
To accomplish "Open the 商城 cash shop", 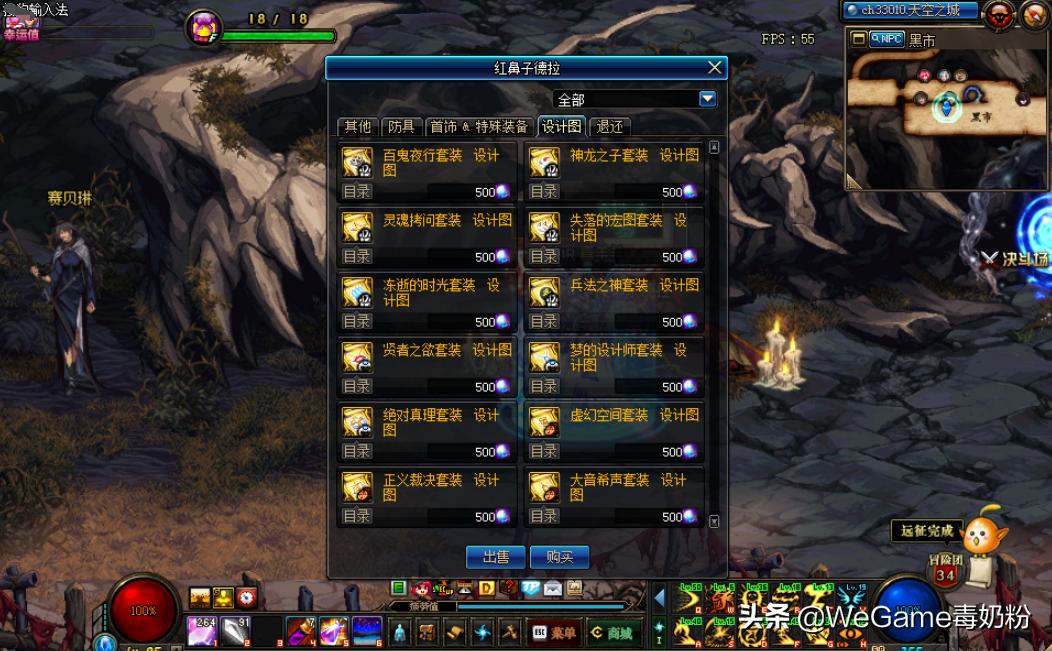I will point(612,633).
